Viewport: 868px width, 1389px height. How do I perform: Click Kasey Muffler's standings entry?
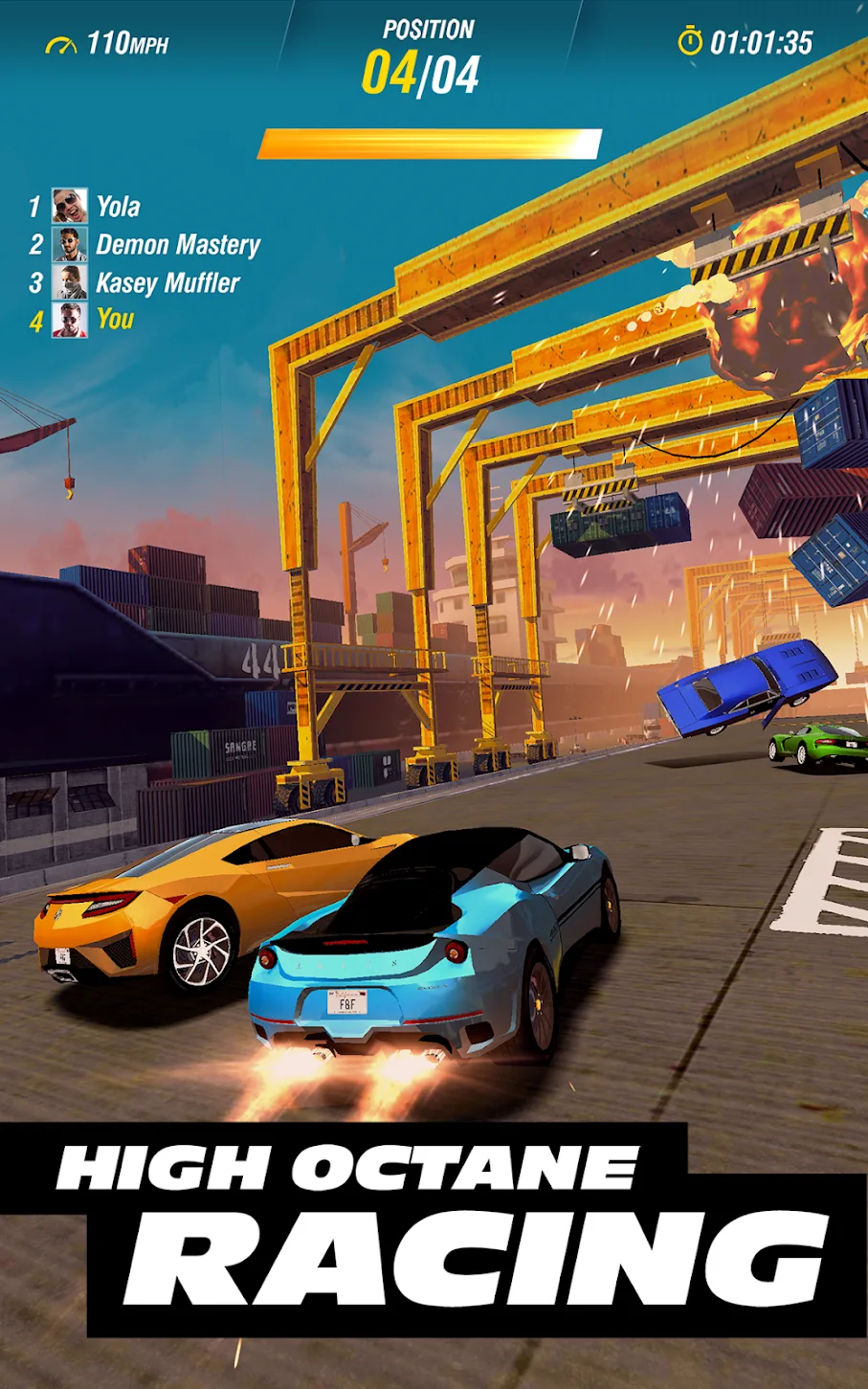(x=167, y=283)
